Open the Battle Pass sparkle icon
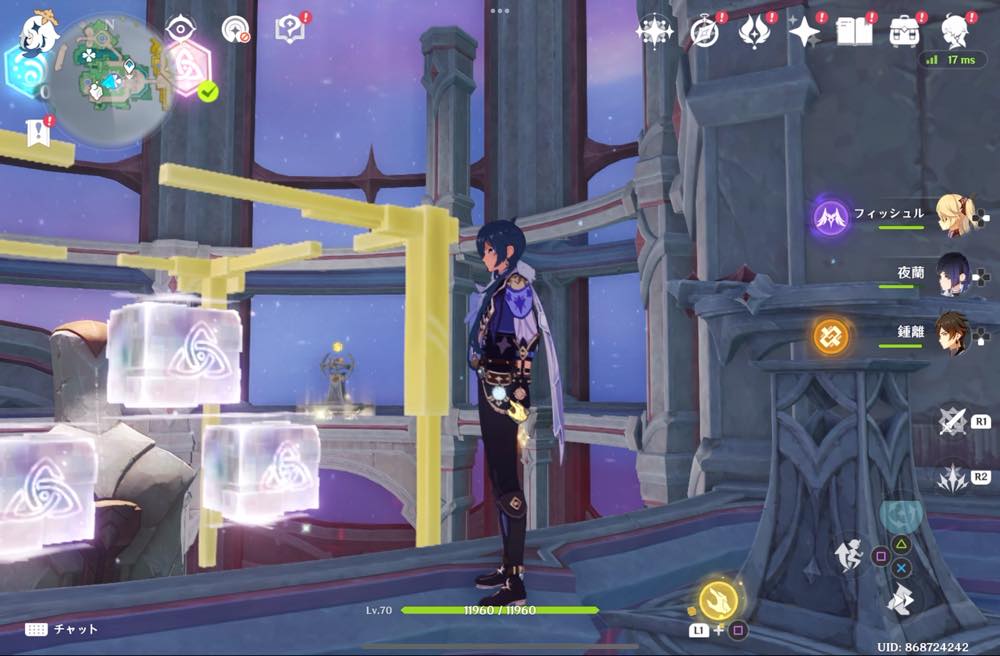Viewport: 1000px width, 656px height. [804, 32]
